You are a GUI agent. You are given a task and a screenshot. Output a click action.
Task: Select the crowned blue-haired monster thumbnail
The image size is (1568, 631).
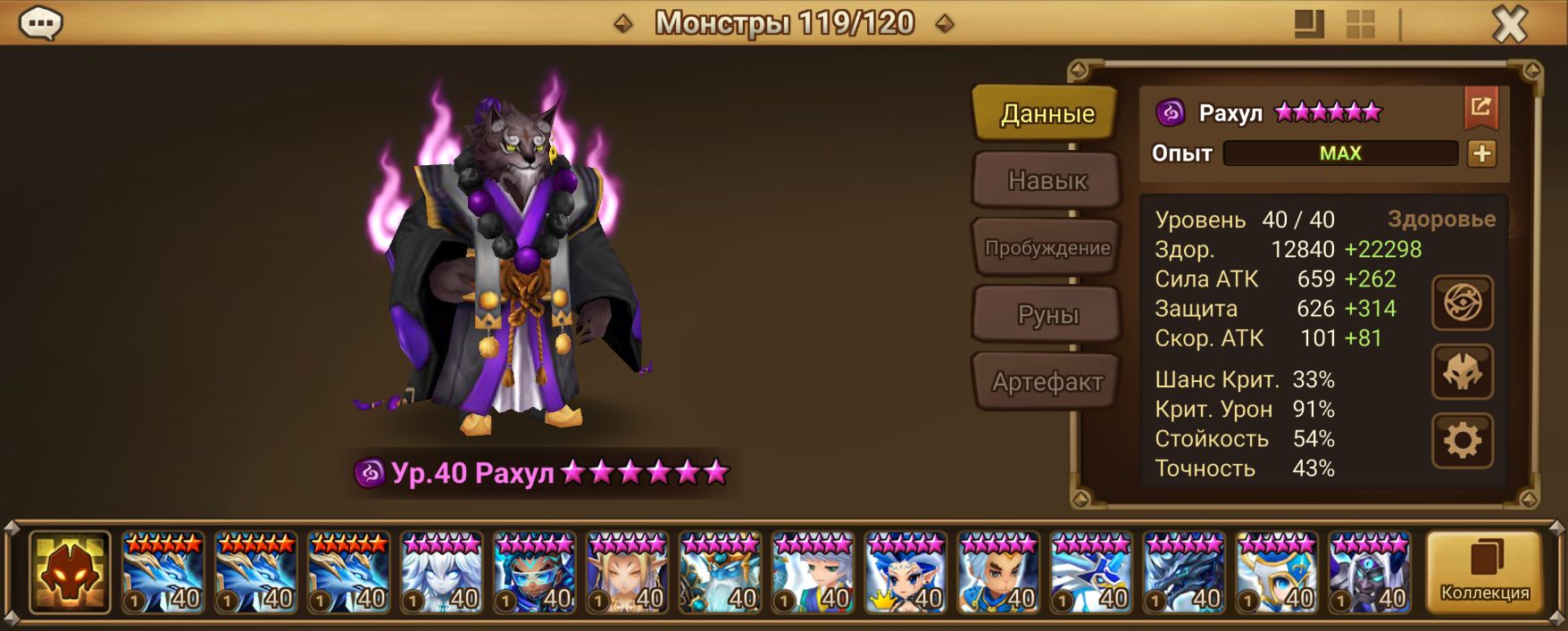tap(905, 572)
